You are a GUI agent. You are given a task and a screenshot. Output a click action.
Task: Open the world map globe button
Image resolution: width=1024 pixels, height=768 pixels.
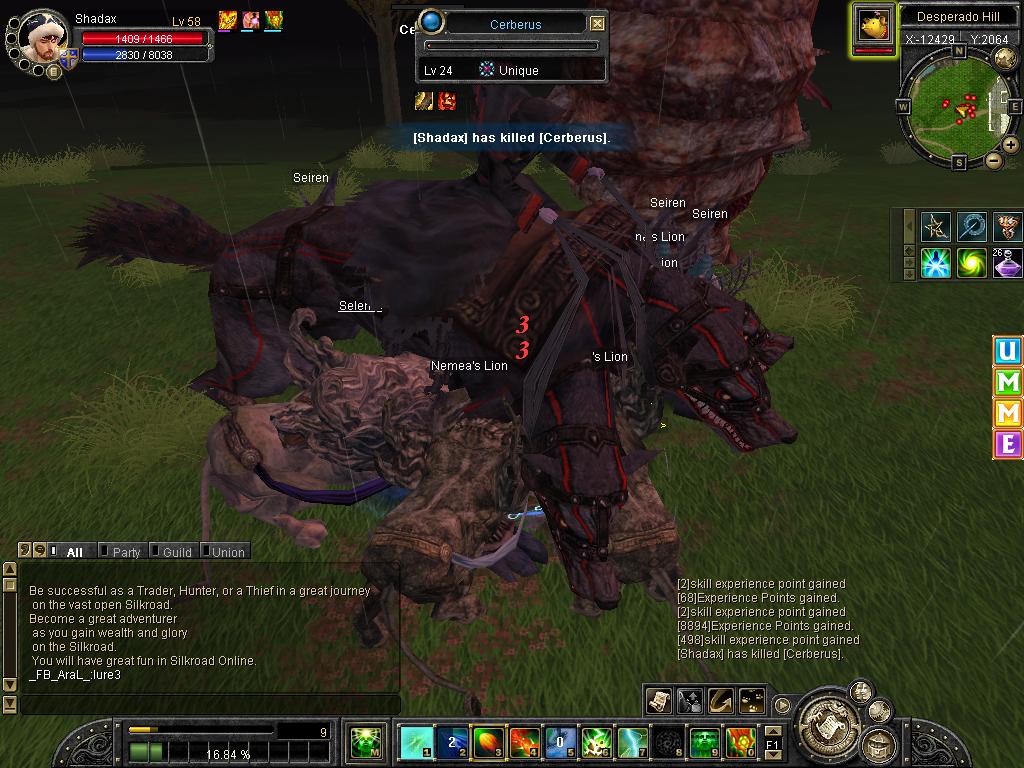click(x=1005, y=59)
